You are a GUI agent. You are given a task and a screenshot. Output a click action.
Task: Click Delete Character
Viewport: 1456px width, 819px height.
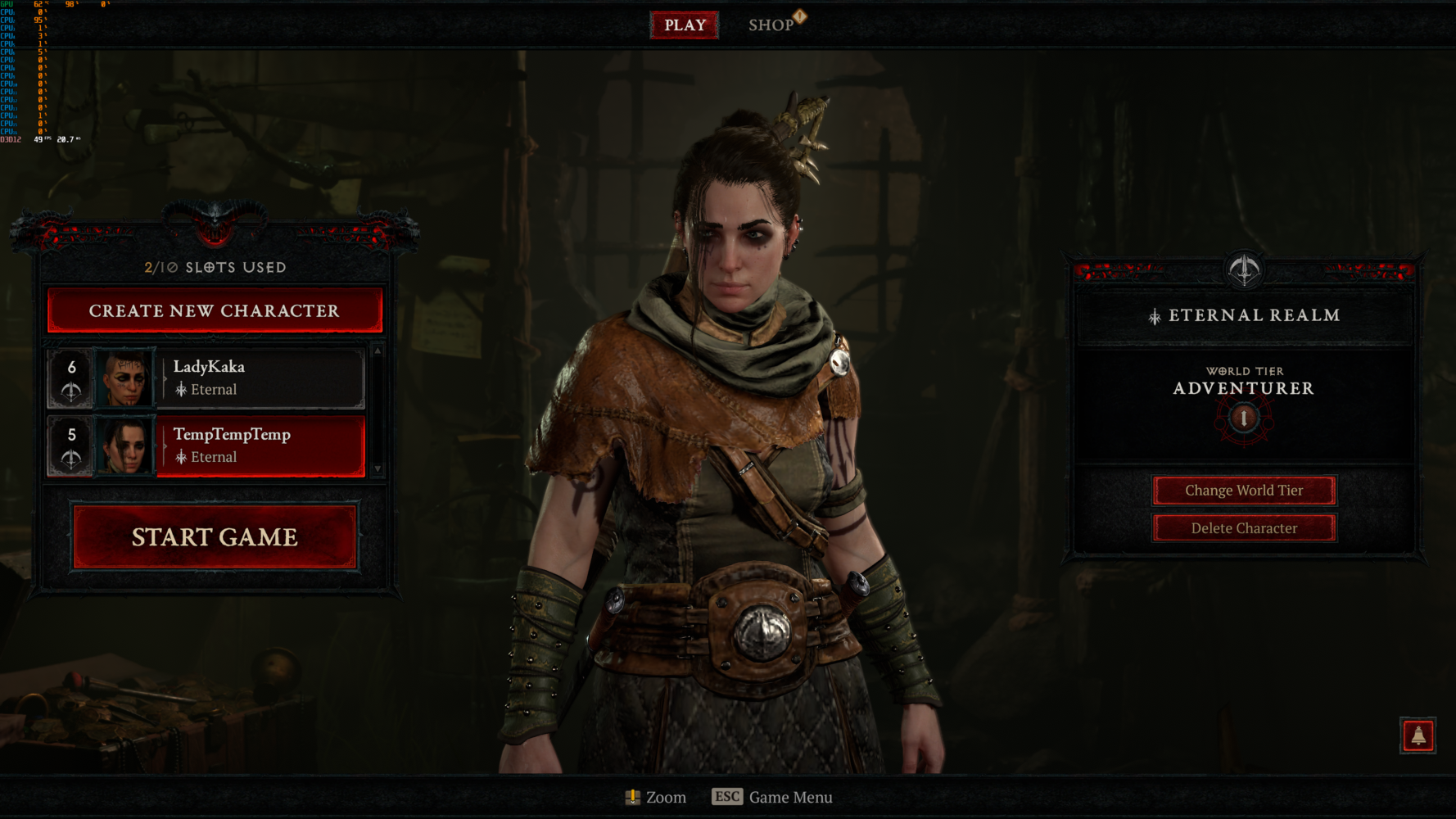coord(1243,528)
